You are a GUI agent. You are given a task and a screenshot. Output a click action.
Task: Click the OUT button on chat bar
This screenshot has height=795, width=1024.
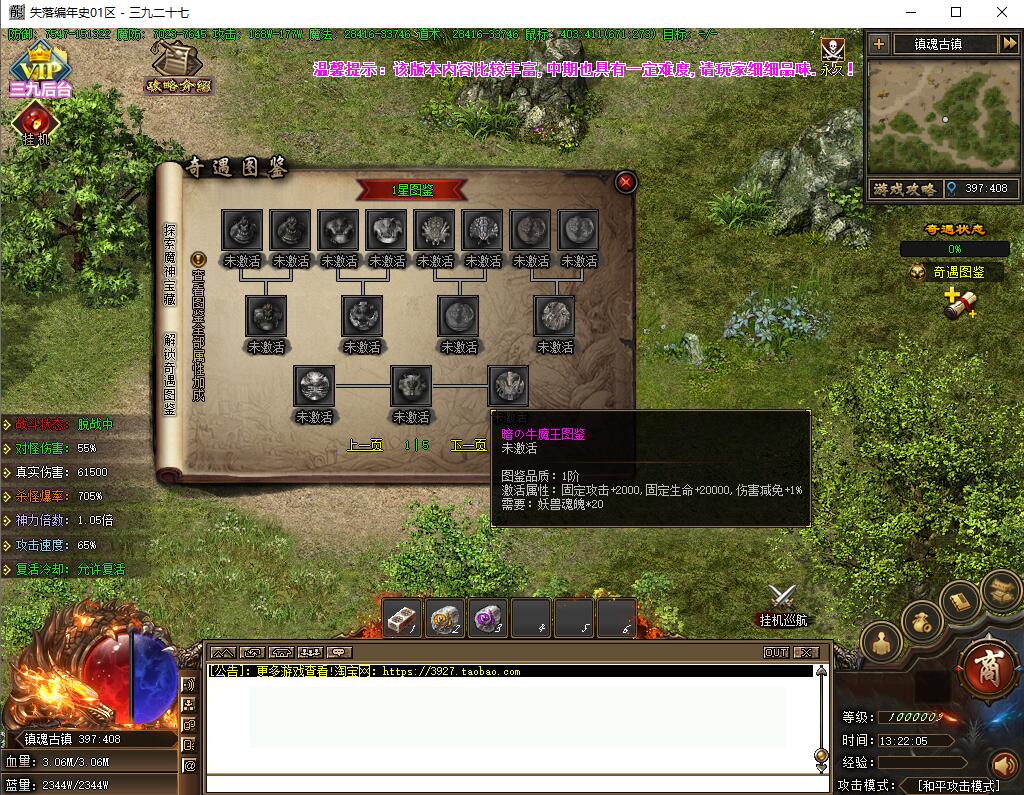pyautogui.click(x=776, y=652)
